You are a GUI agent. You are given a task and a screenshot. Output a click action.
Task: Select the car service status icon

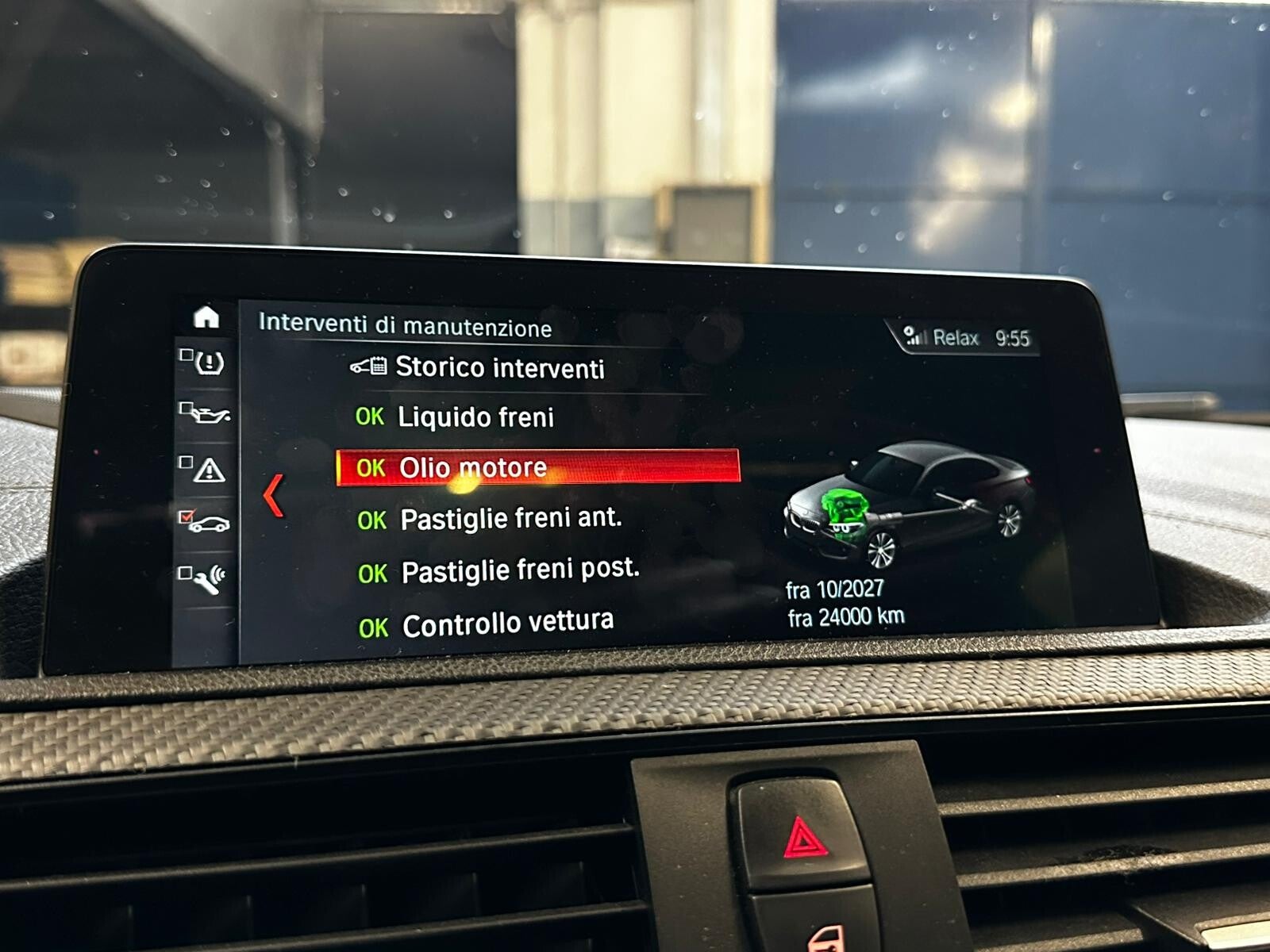[x=208, y=523]
